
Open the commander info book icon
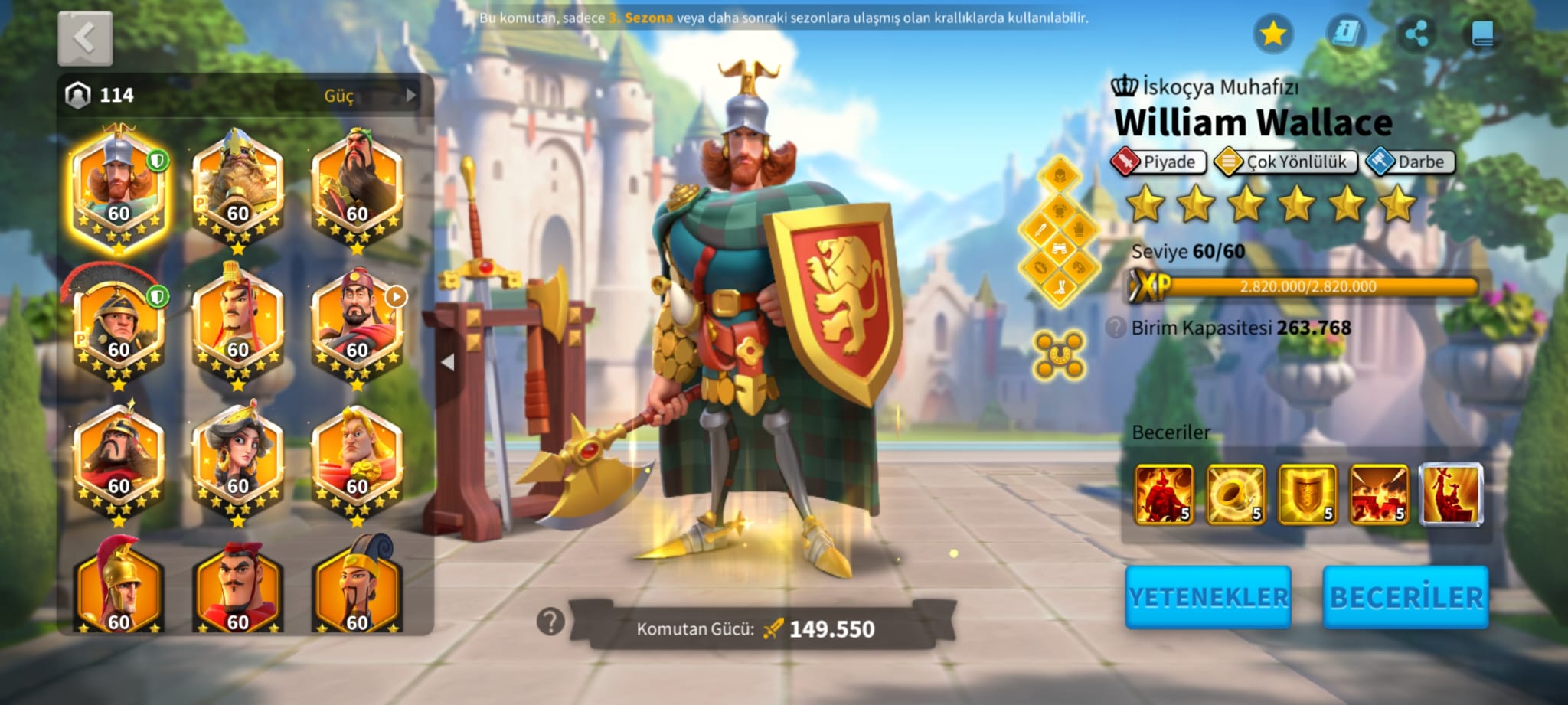1344,34
